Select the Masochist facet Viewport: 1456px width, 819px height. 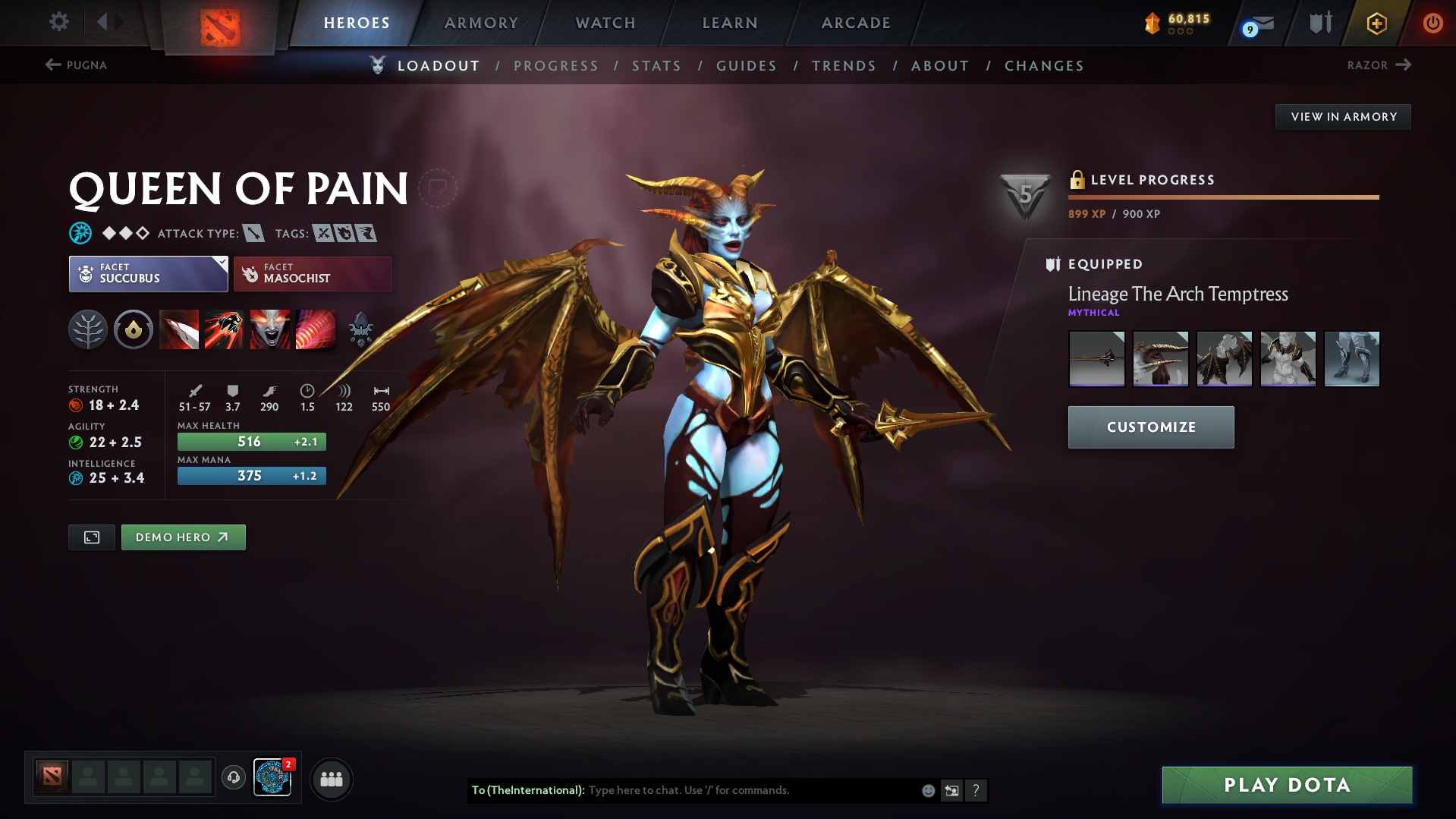[x=312, y=273]
